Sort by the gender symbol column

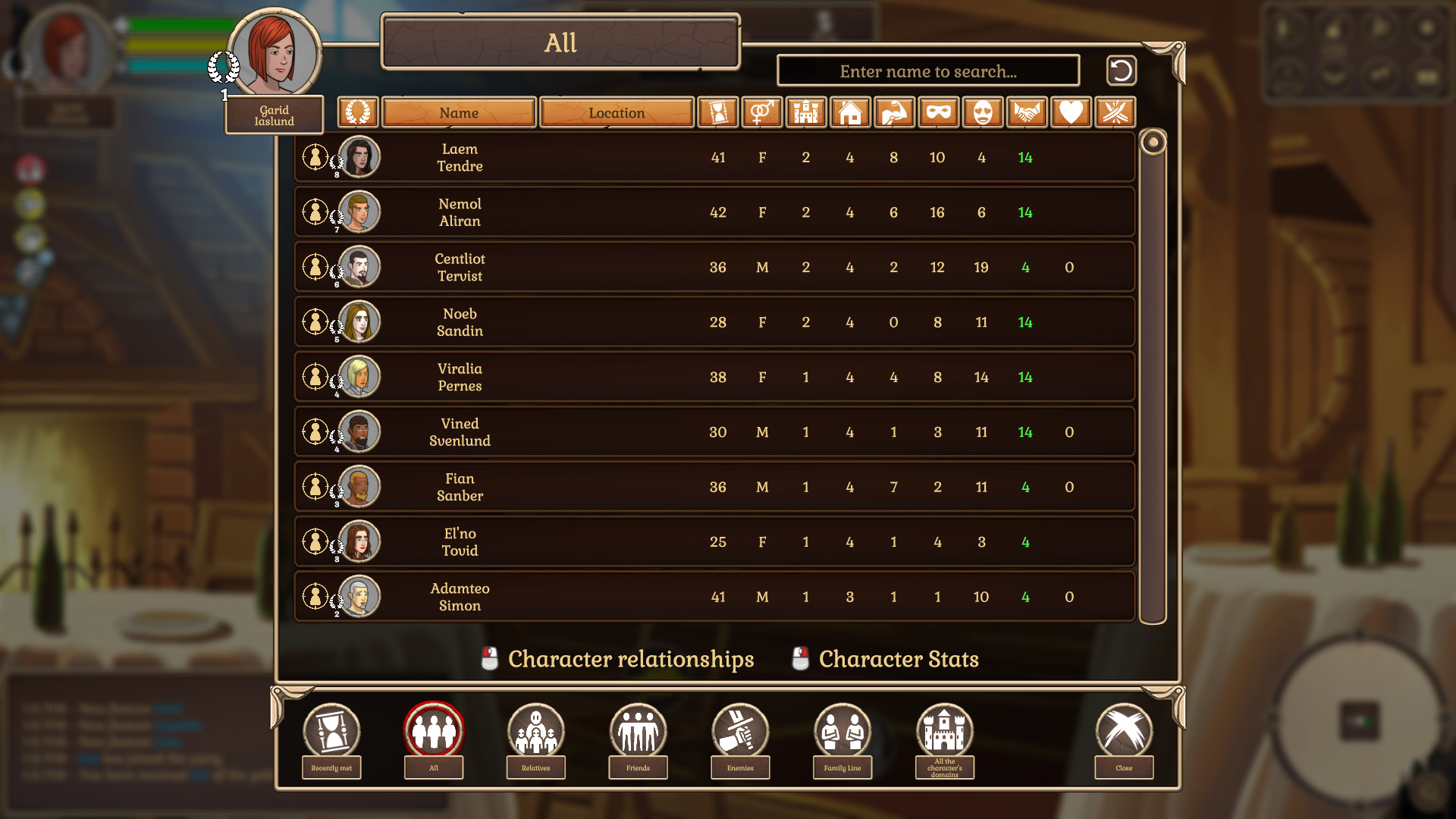(x=761, y=113)
